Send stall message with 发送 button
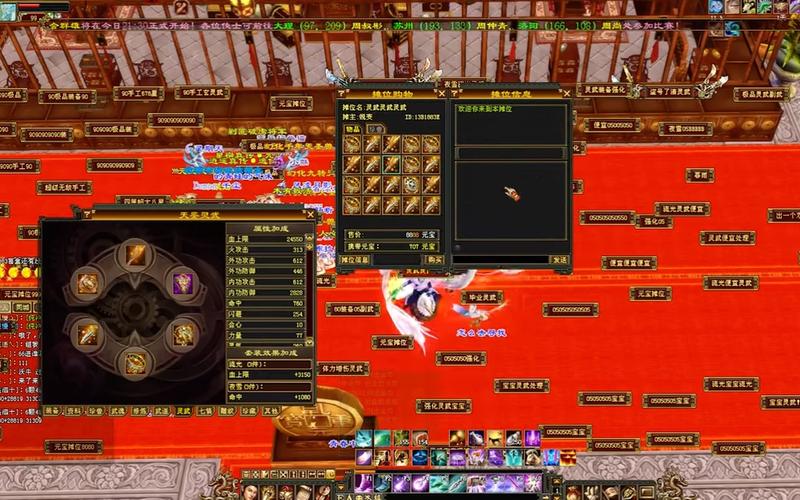Image resolution: width=800 pixels, height=500 pixels. [x=558, y=260]
